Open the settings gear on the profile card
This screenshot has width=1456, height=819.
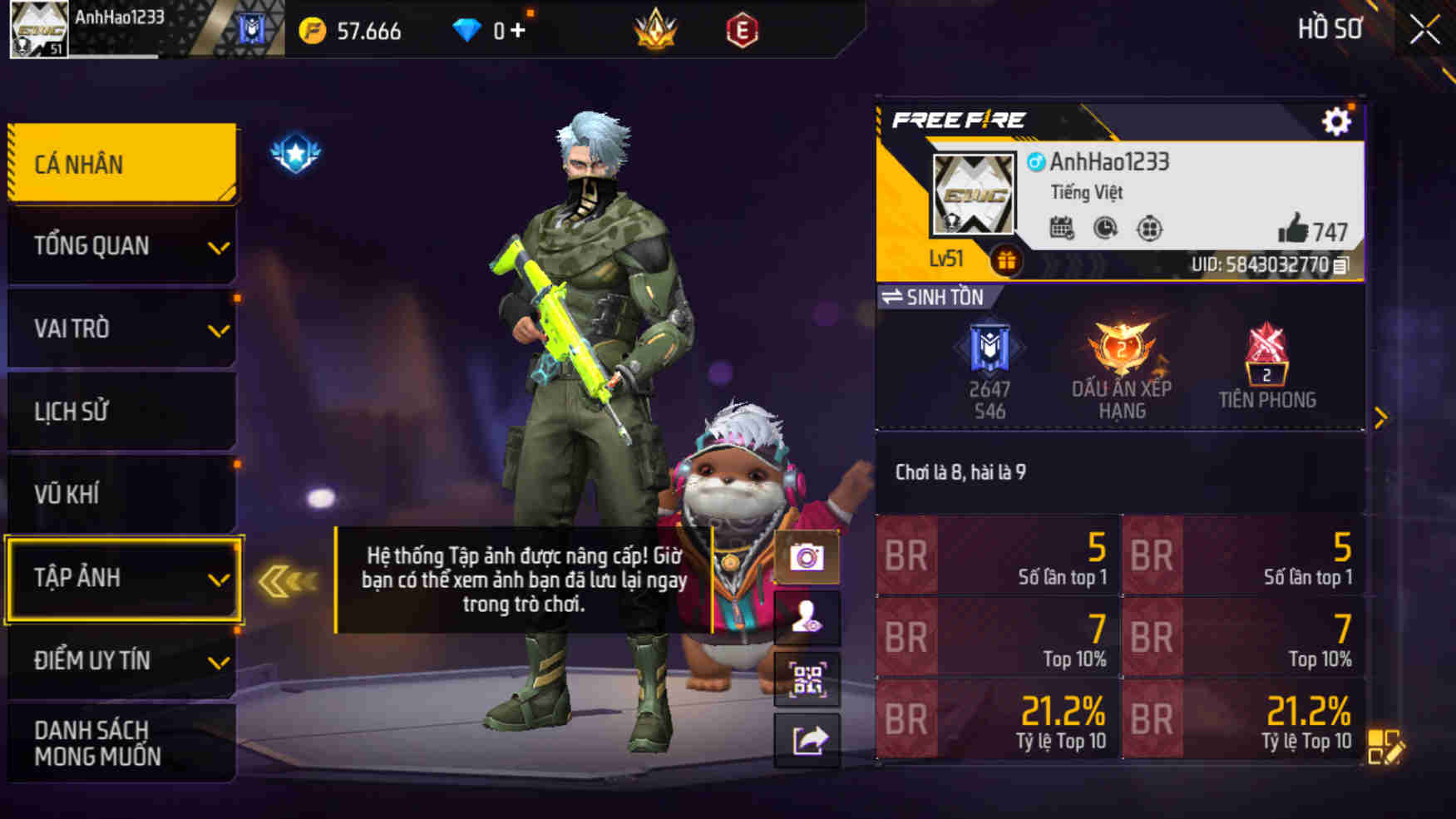(1337, 121)
